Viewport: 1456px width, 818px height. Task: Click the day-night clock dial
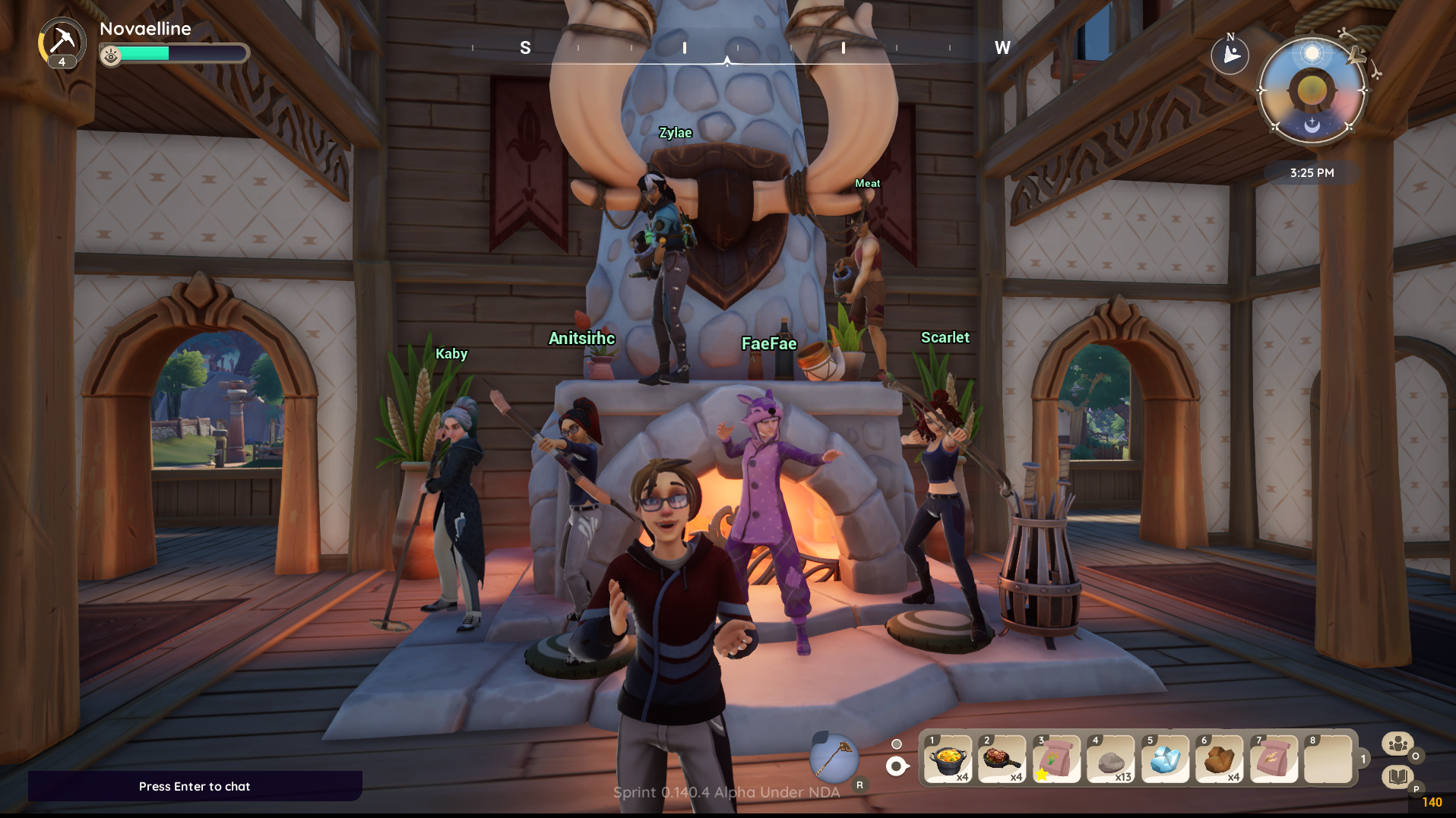click(1312, 91)
